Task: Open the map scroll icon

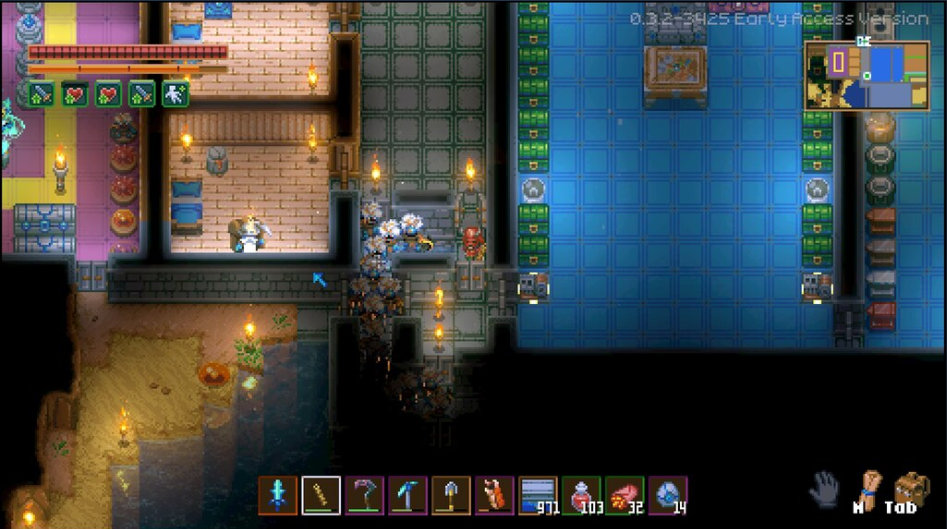Action: point(866,489)
